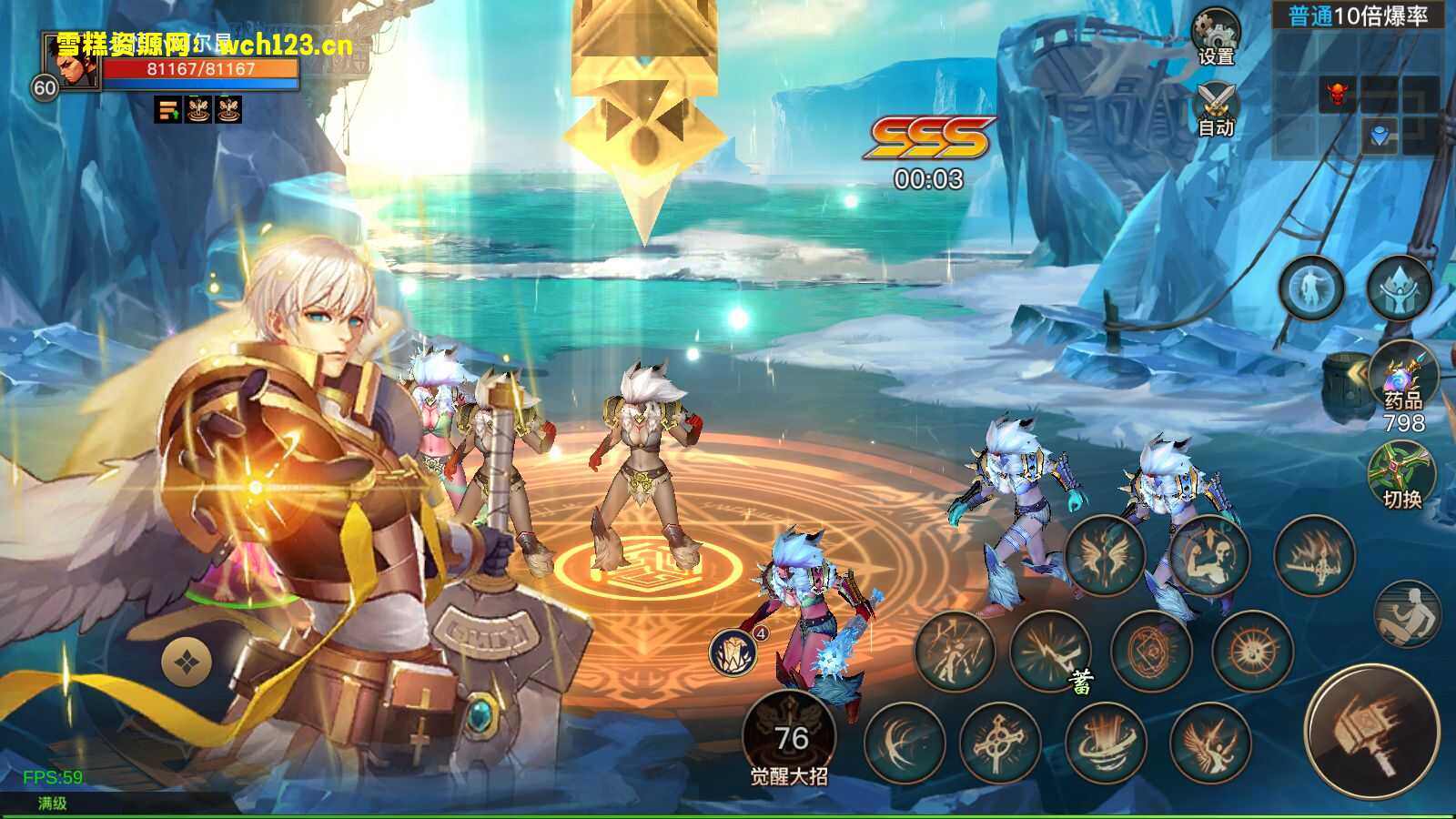This screenshot has width=1456, height=819.
Task: Activate the winged sword skill
Action: click(x=1105, y=555)
